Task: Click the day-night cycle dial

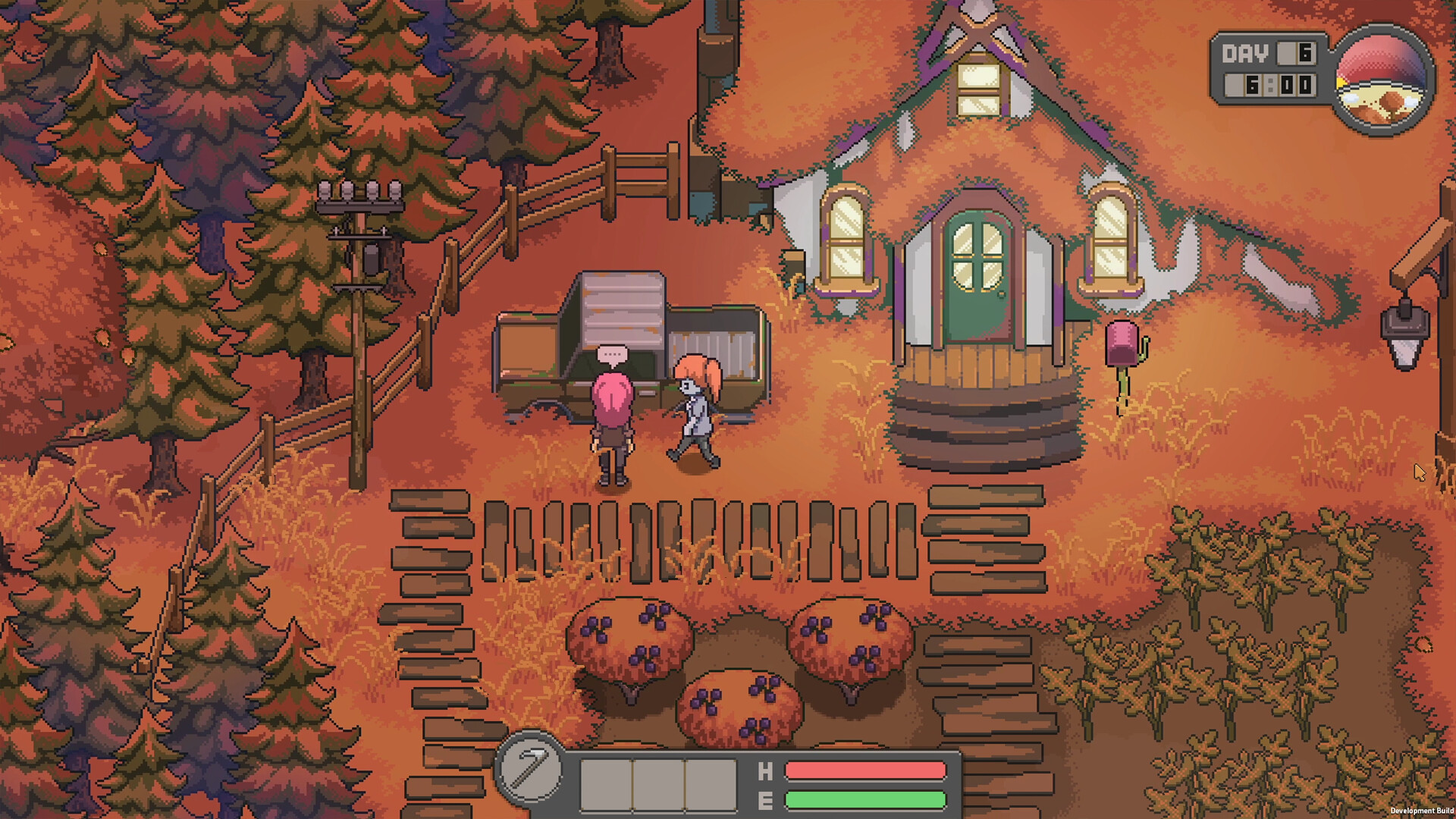Action: 1382,79
